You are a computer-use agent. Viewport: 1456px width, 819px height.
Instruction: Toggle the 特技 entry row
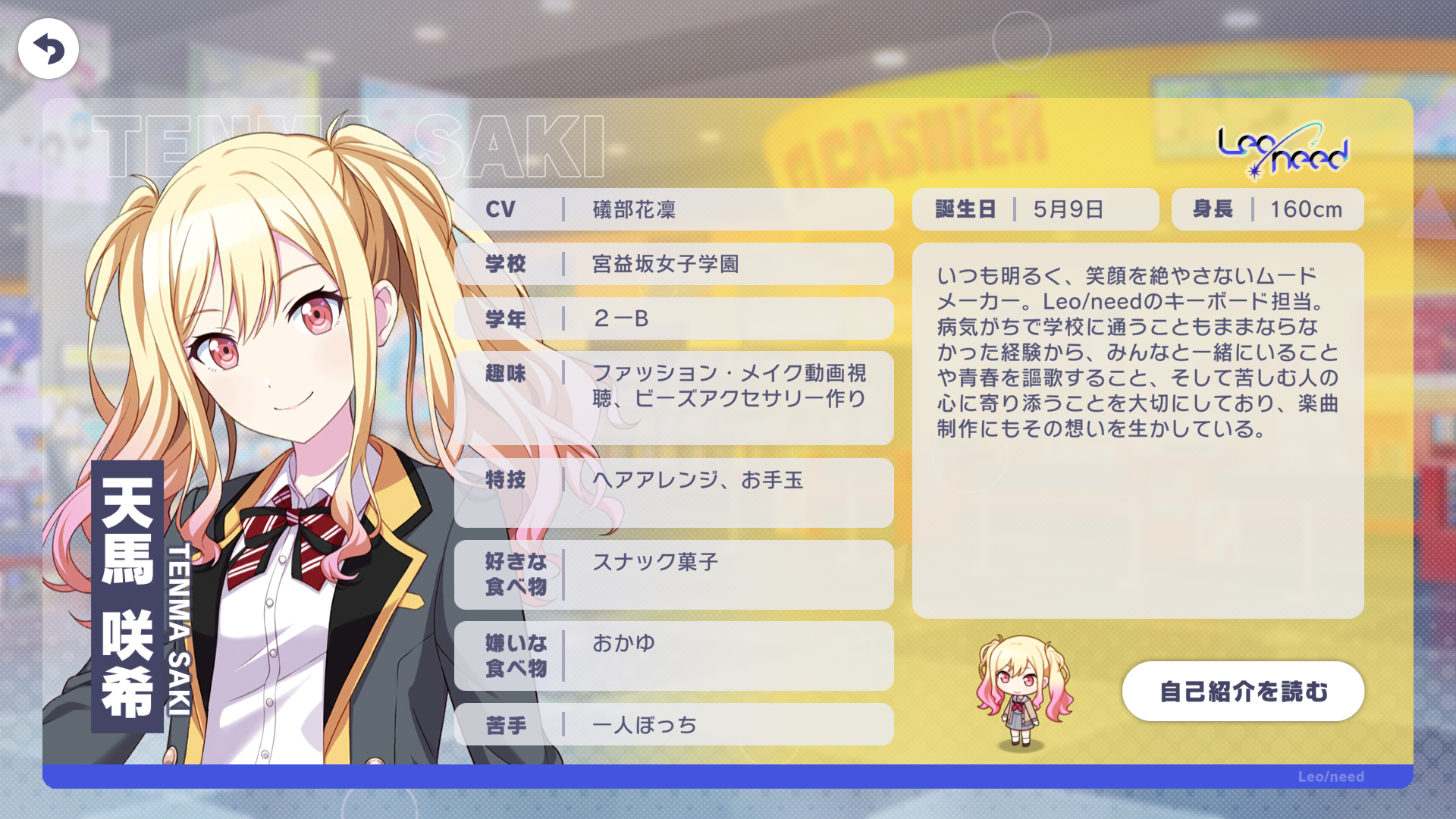[x=673, y=493]
